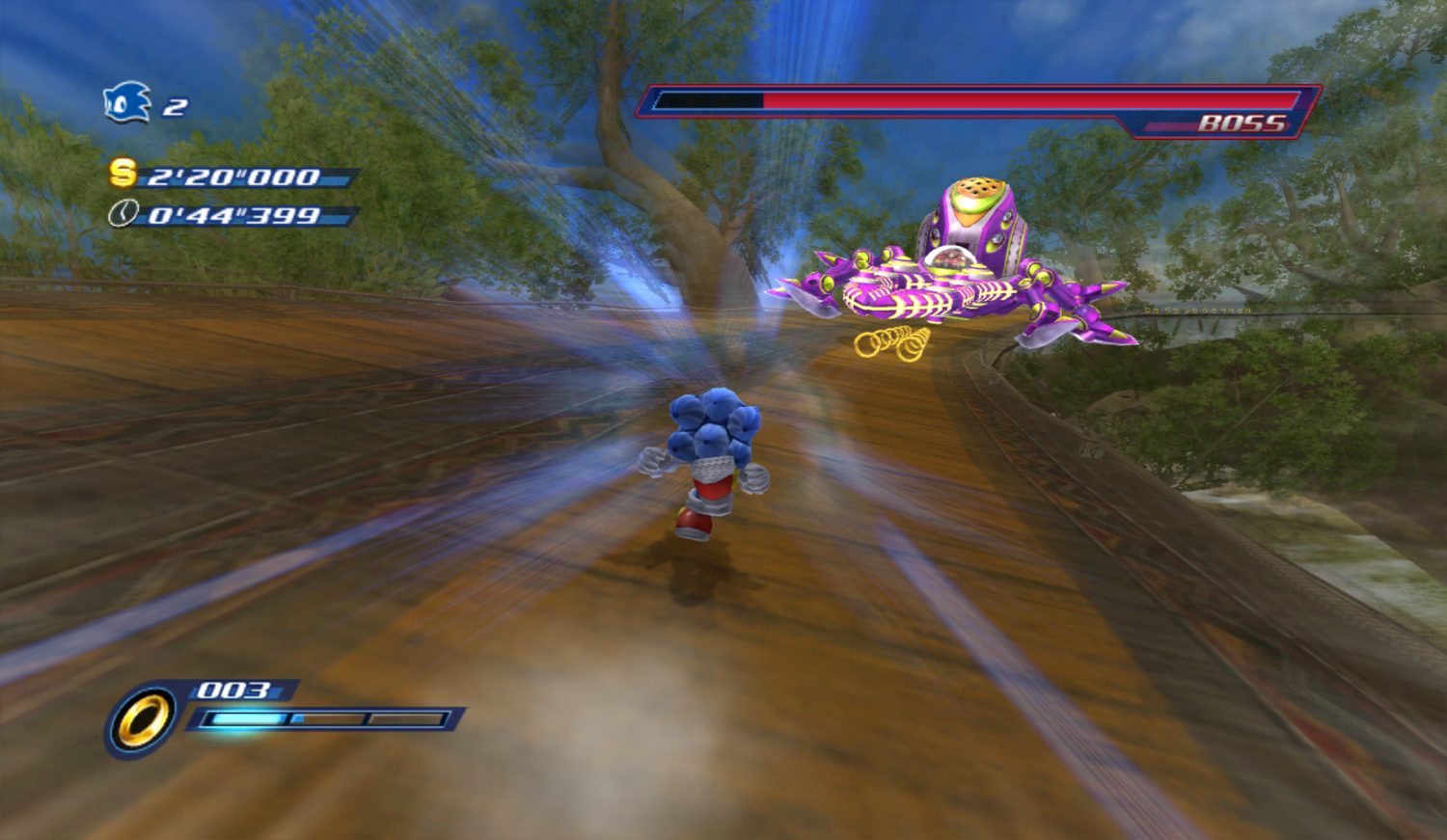Expand the BOSS label panel

pos(1241,123)
